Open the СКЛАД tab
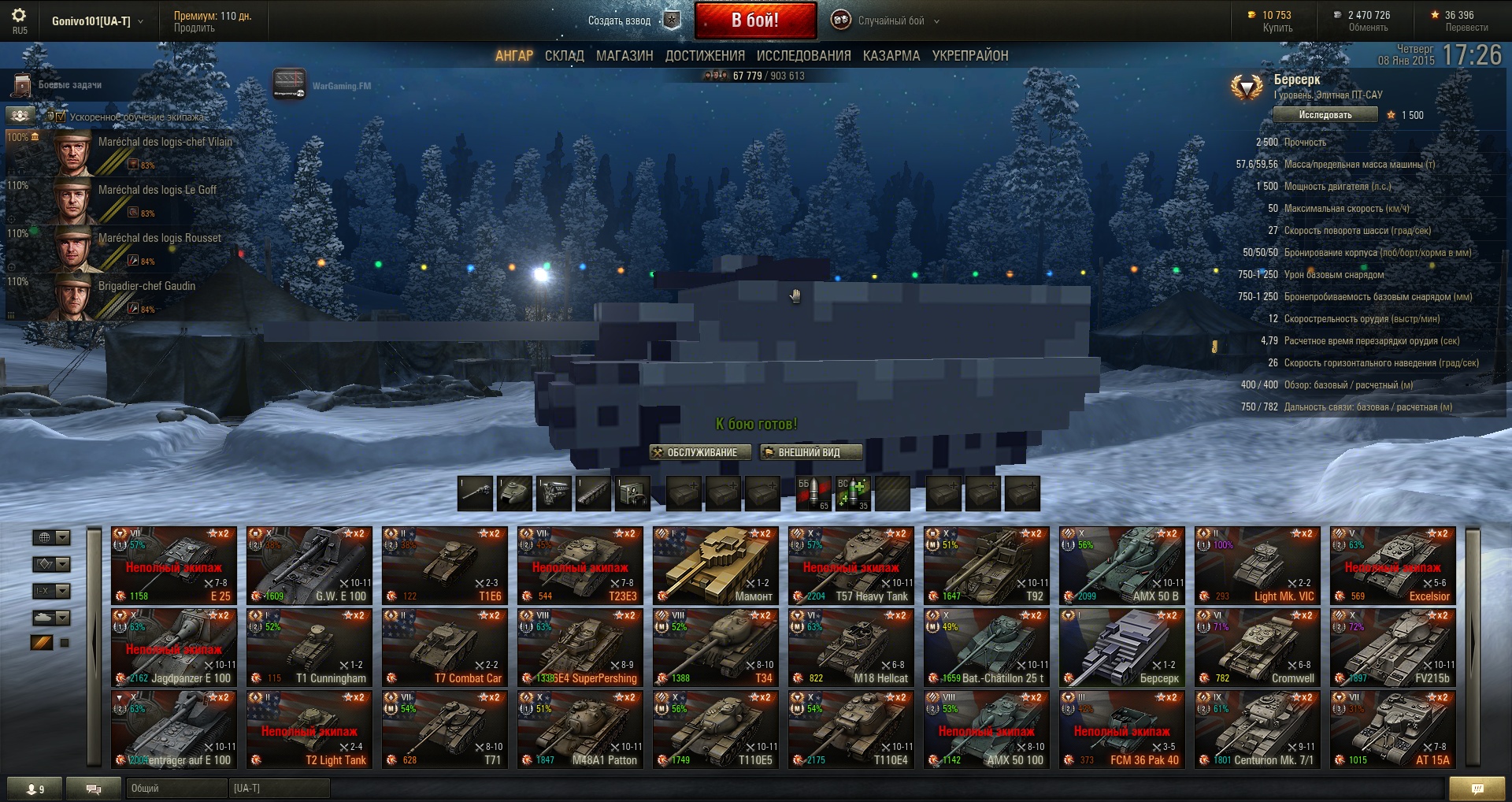The width and height of the screenshot is (1512, 802). 564,56
